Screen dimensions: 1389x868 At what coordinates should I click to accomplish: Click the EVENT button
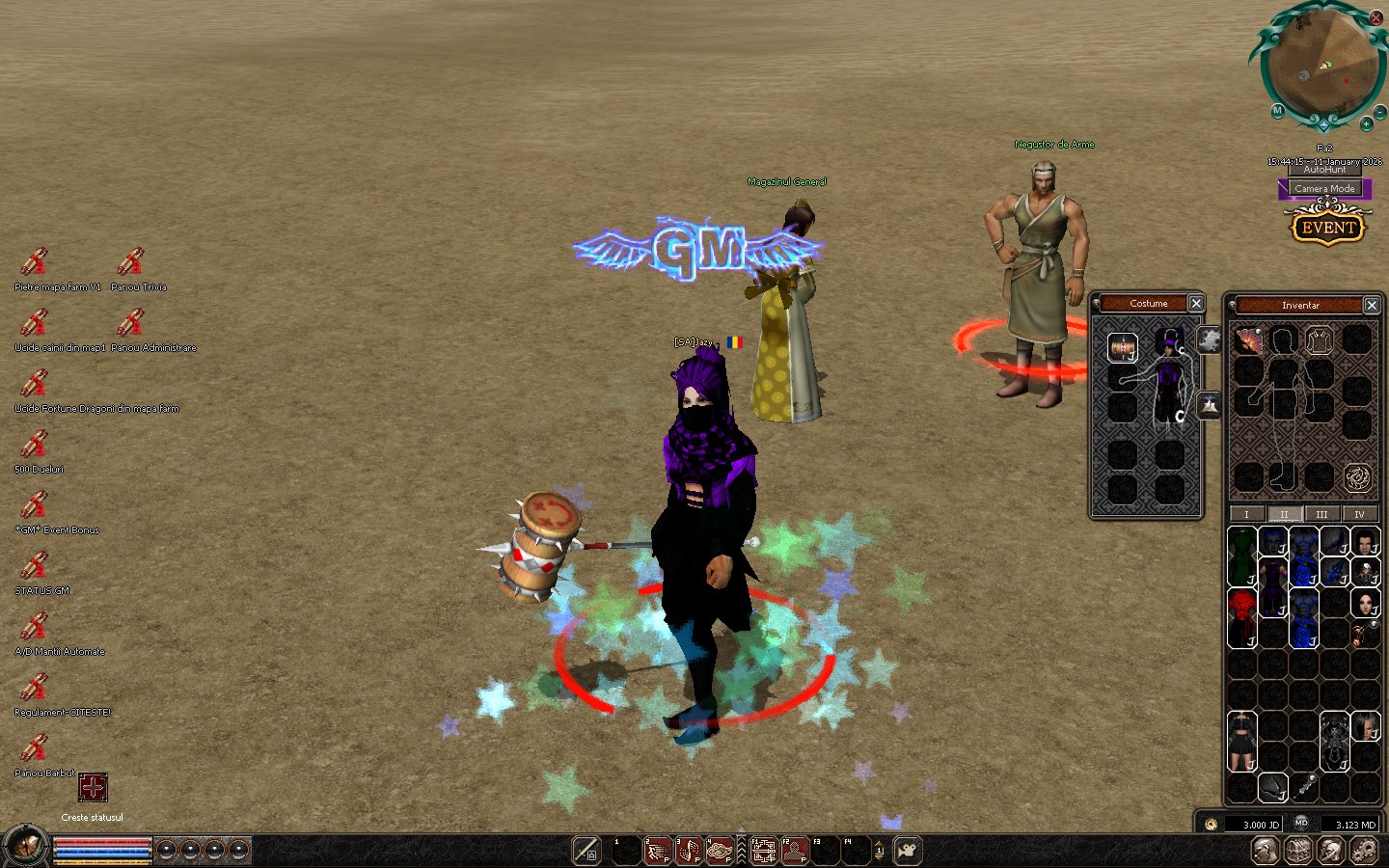pos(1328,228)
